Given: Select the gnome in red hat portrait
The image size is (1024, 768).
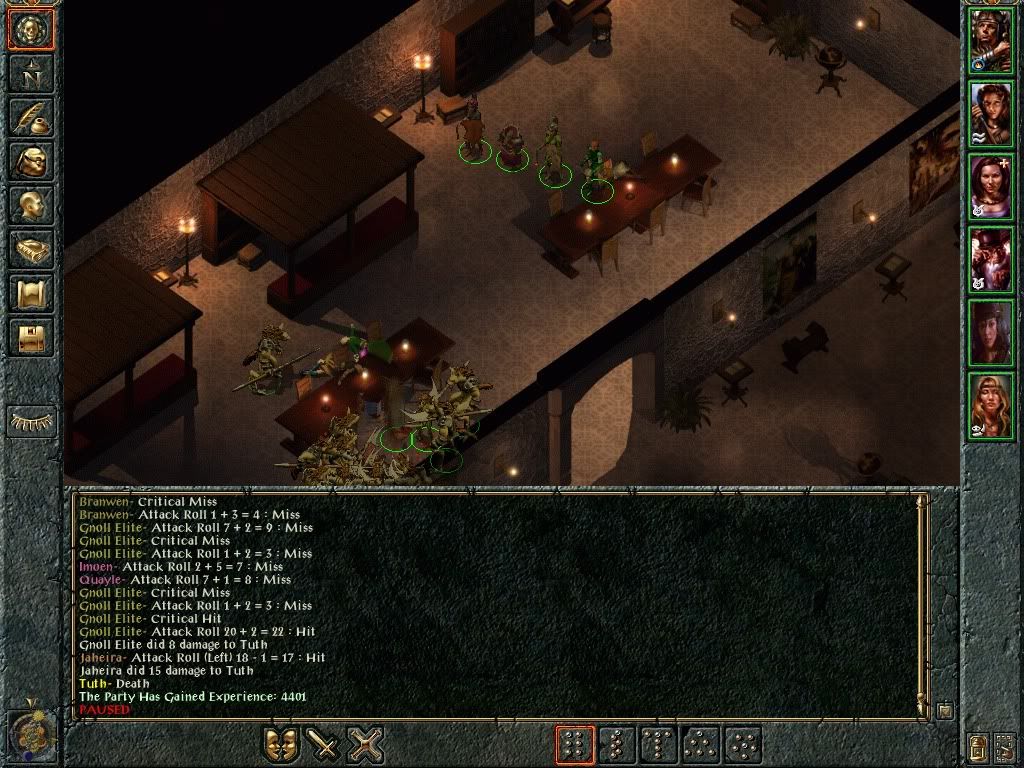Looking at the screenshot, I should (991, 260).
